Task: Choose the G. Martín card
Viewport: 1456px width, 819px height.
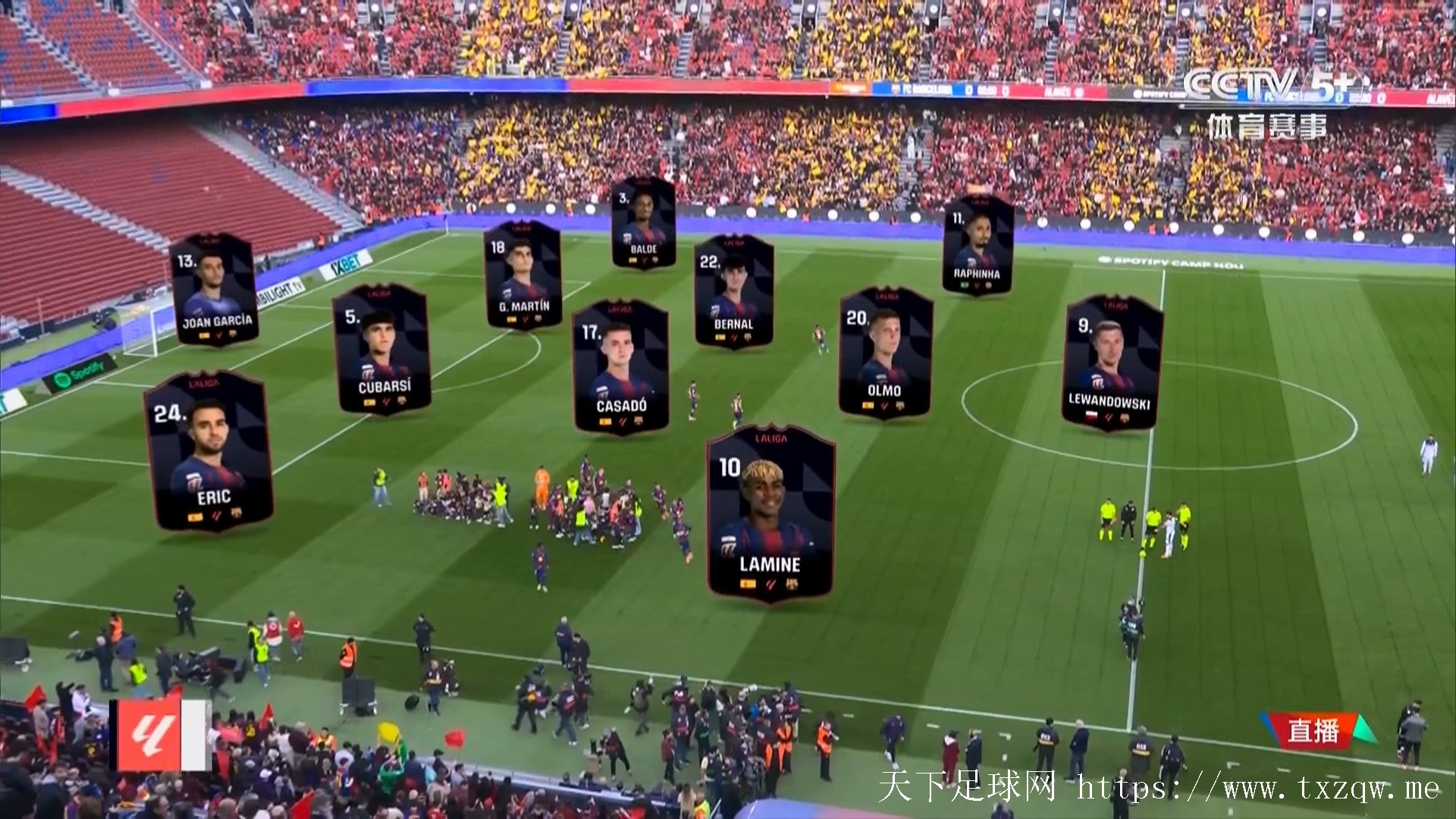Action: 522,275
